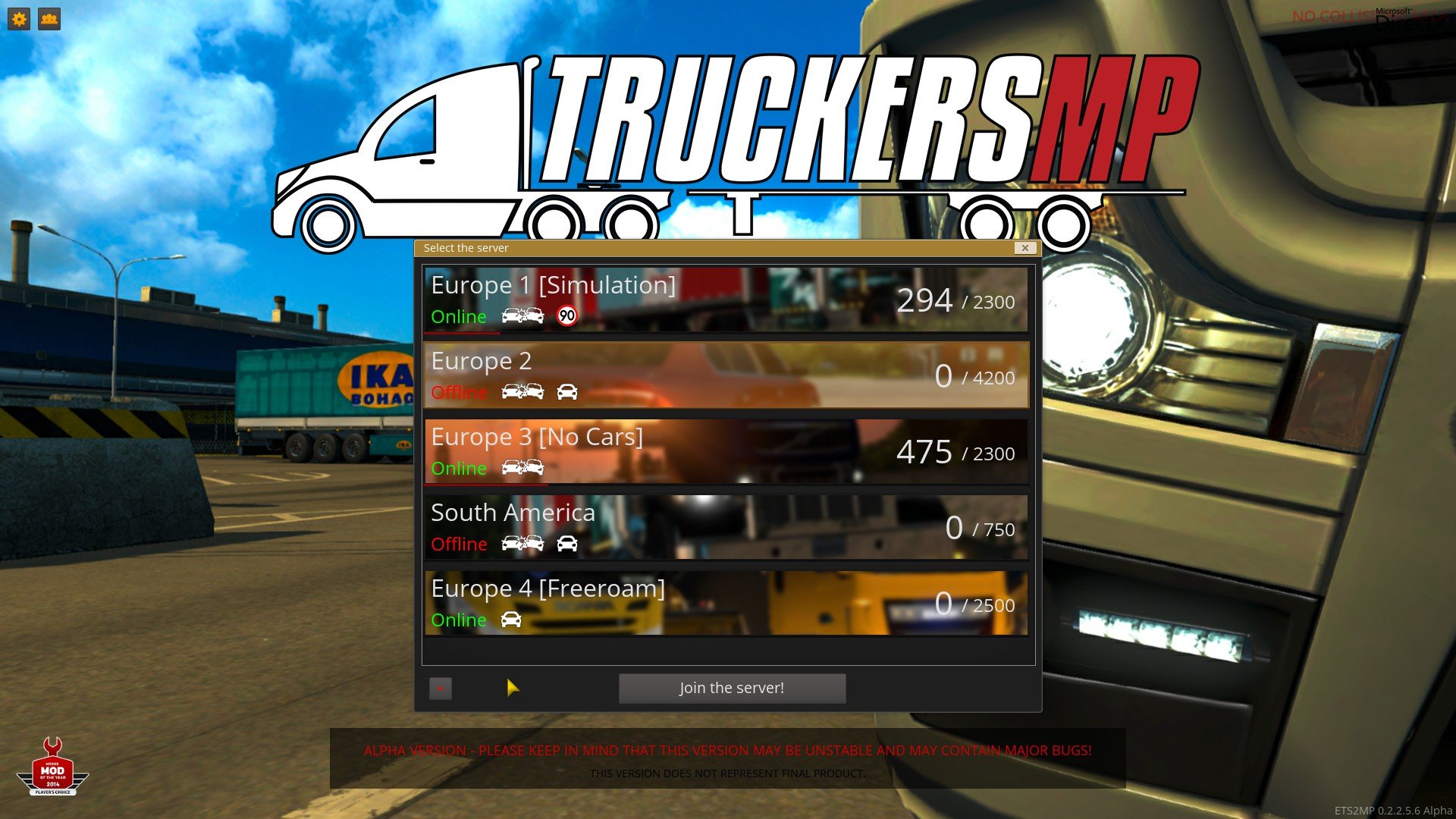Choose the Europe 2 server row

[726, 375]
